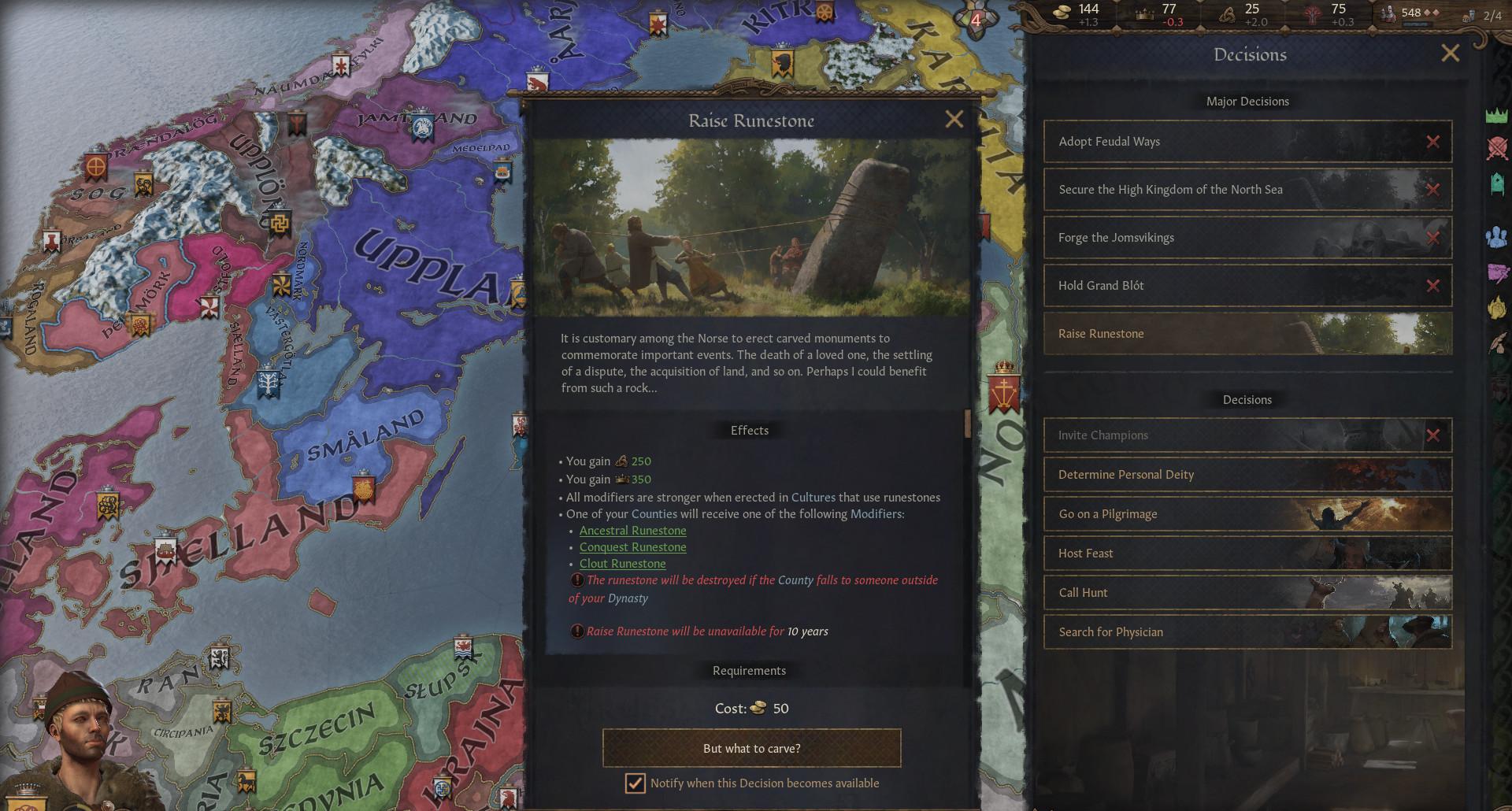
Task: Open the Ancestral Runestone modifier link
Action: coord(632,531)
